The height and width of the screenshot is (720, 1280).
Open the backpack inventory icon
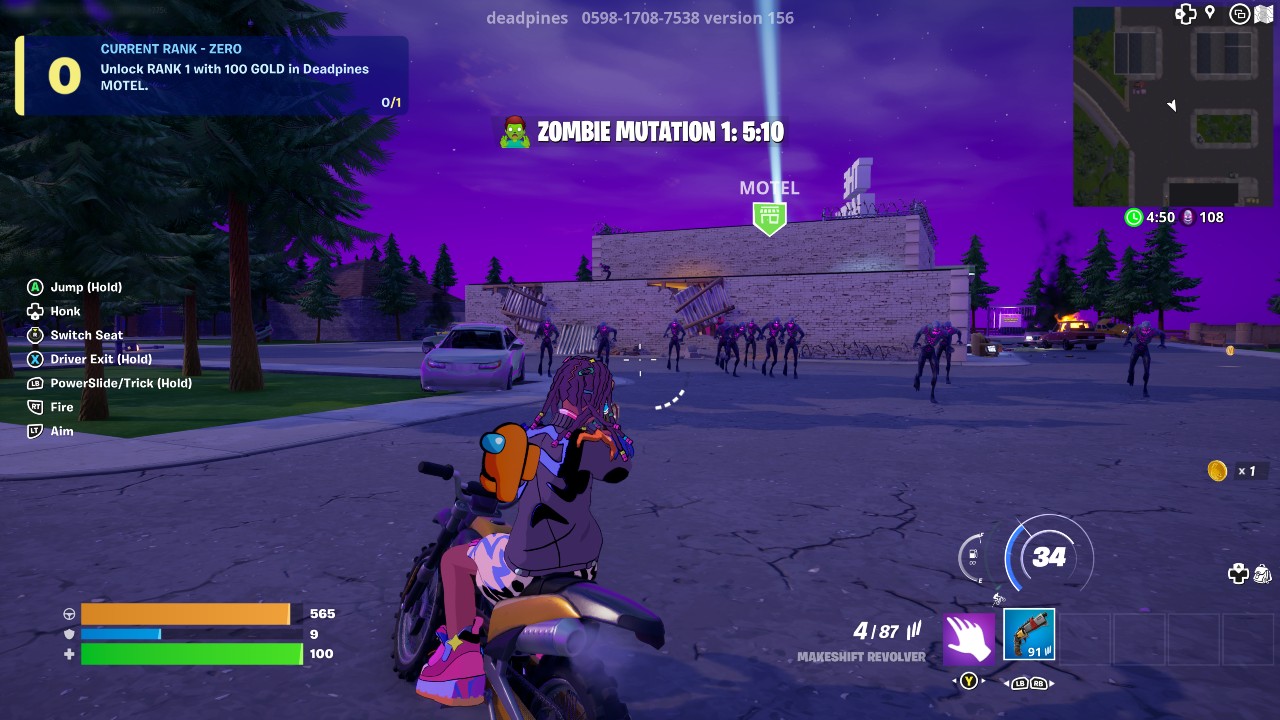coord(1261,575)
